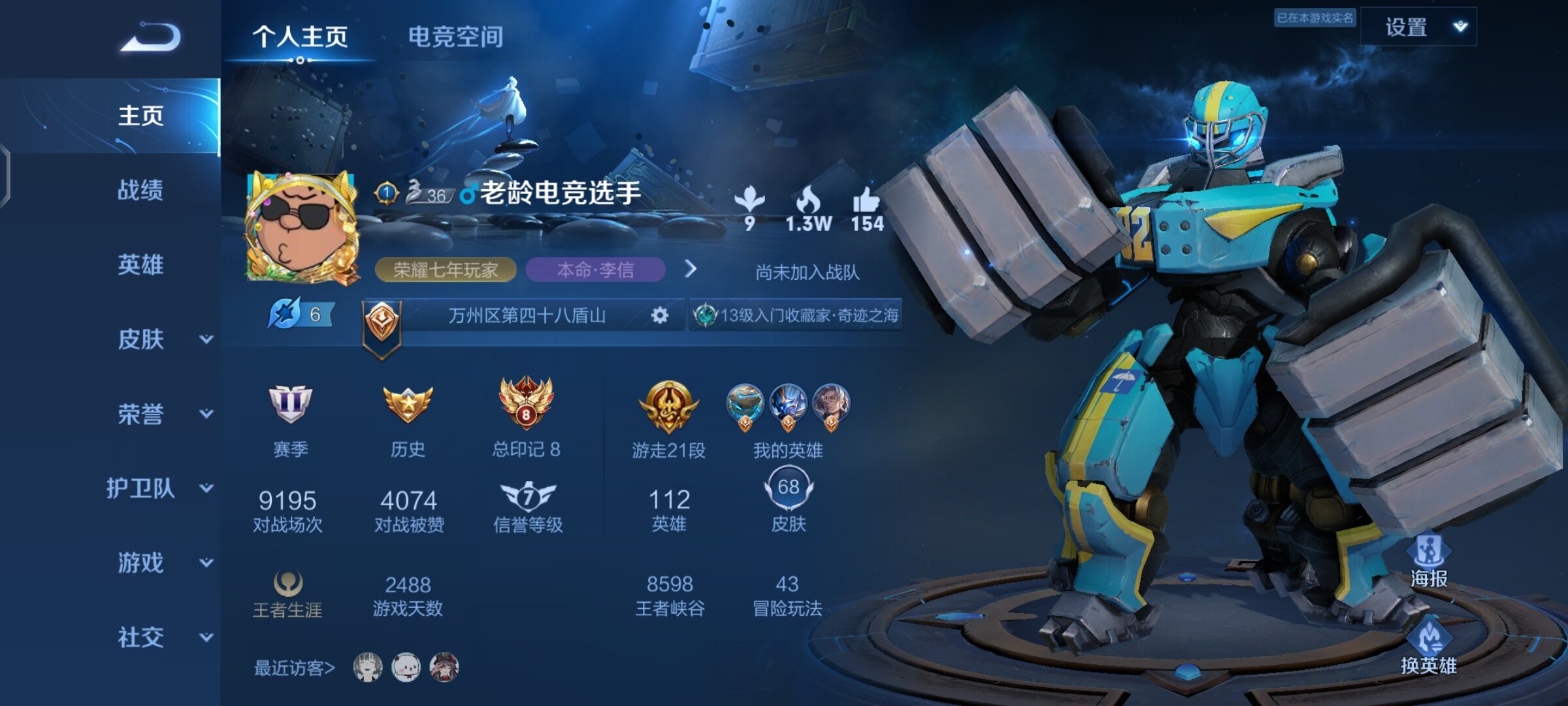Screen dimensions: 1568x706
Task: Open the 战绩 menu entry
Action: (x=140, y=190)
